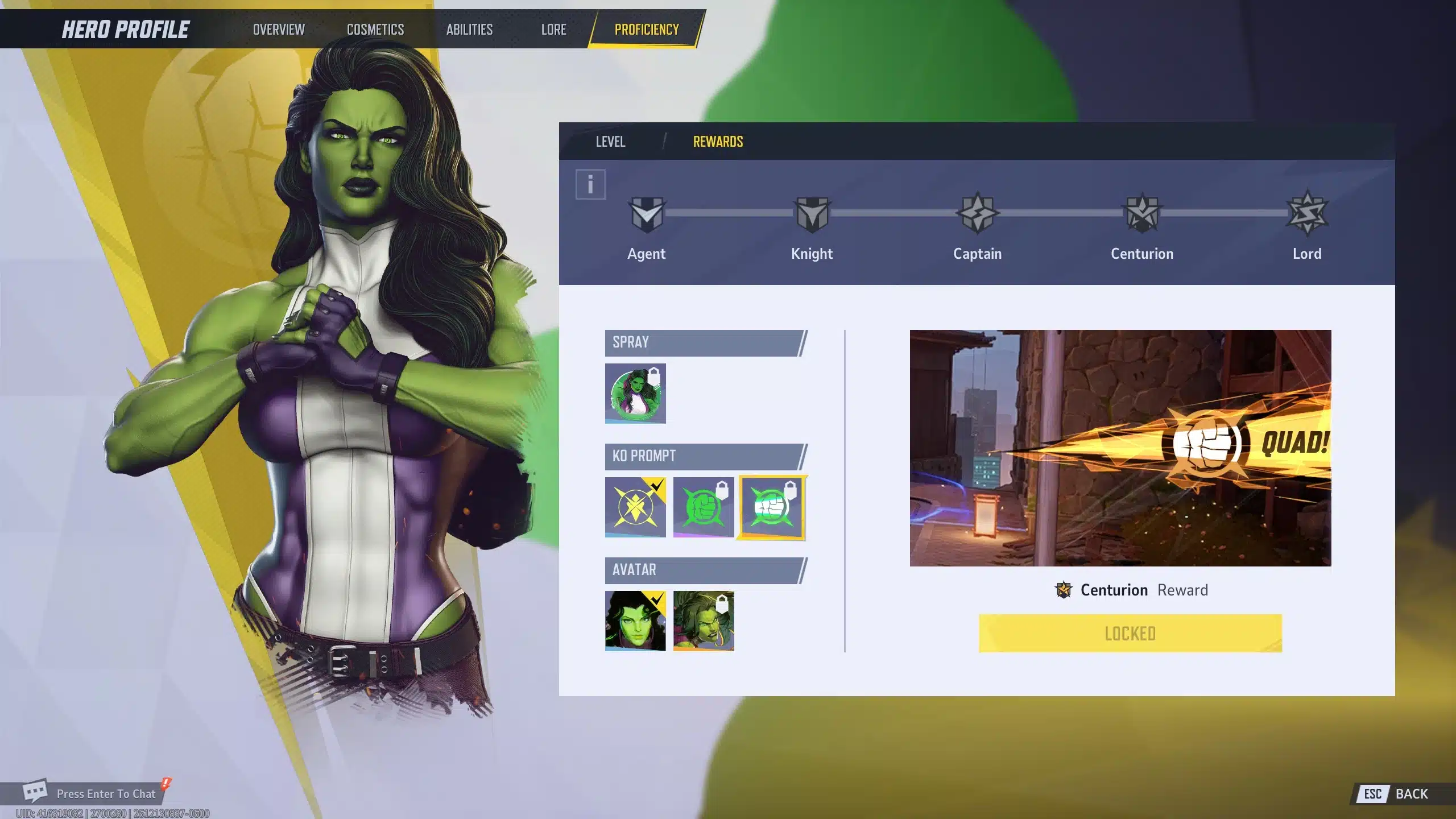This screenshot has height=819, width=1456.
Task: View the Centurion rank badge
Action: (1142, 214)
